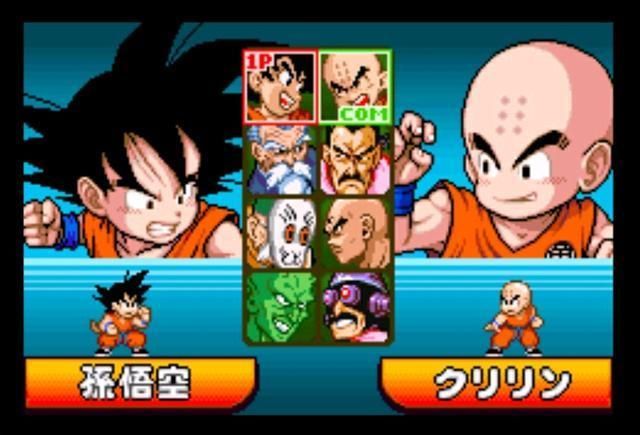The image size is (640, 435).
Task: Pick the bald side-profile fighter portrait
Action: click(355, 232)
